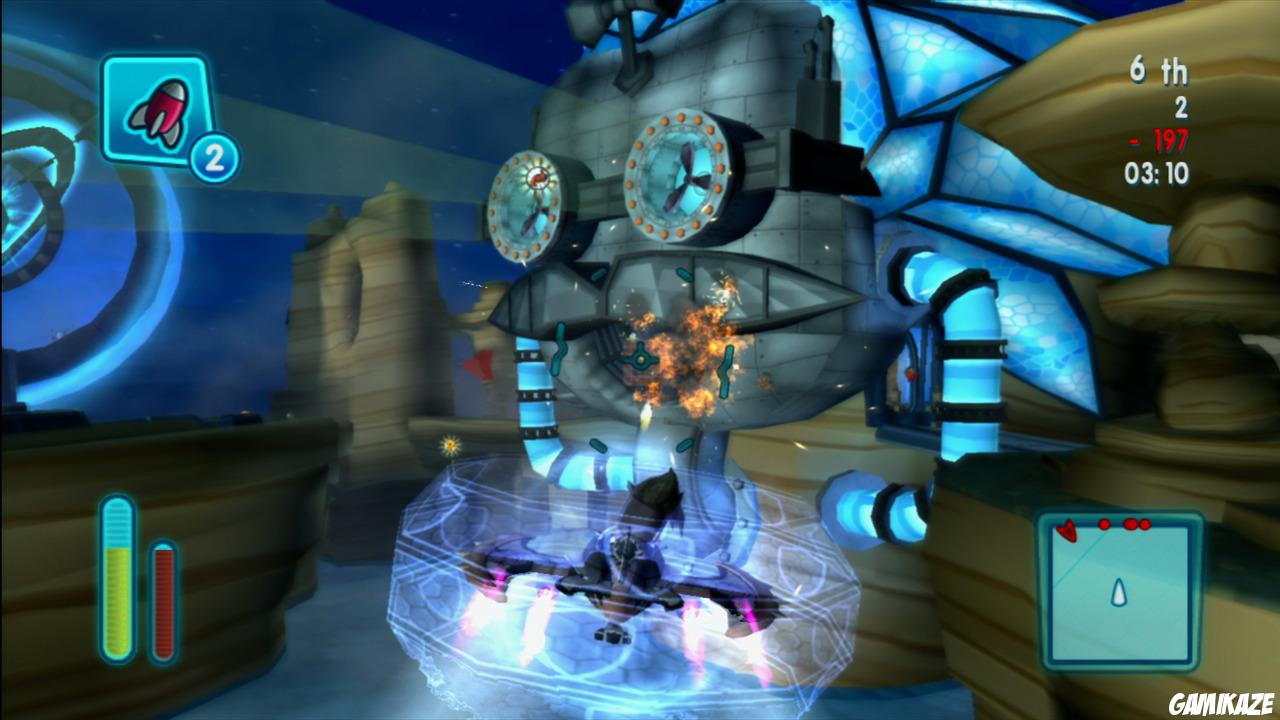1280x720 pixels.
Task: Click the rightmost paired red dots on minimap
Action: [x=1138, y=523]
